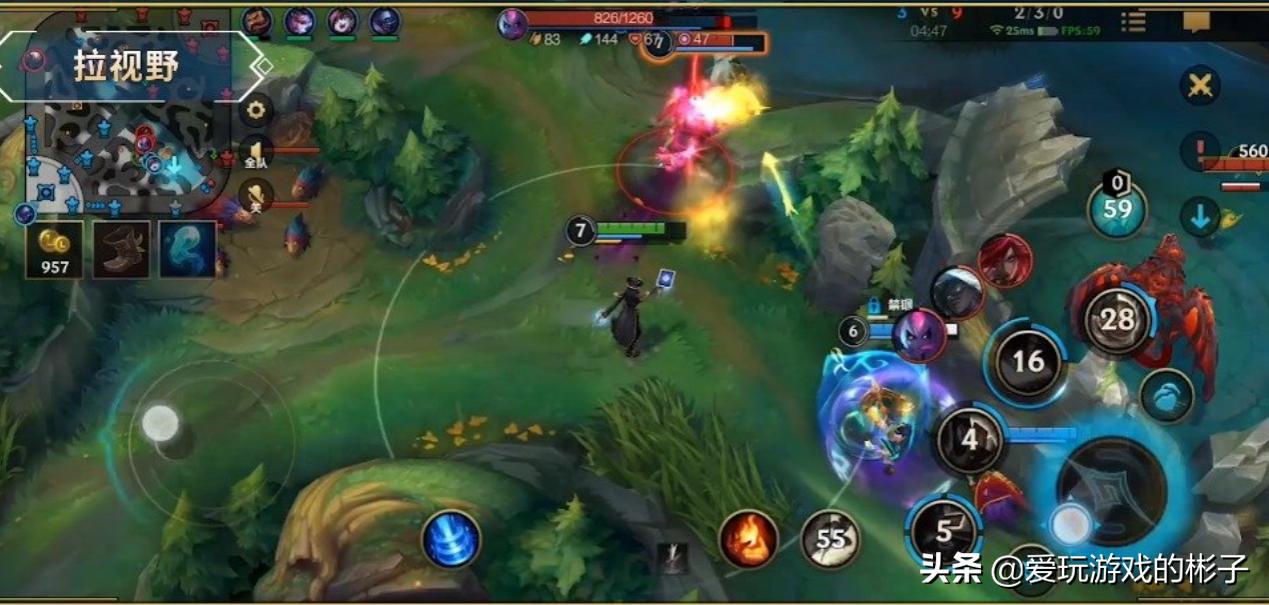
Task: Open the scoreboard list icon
Action: tap(1133, 22)
